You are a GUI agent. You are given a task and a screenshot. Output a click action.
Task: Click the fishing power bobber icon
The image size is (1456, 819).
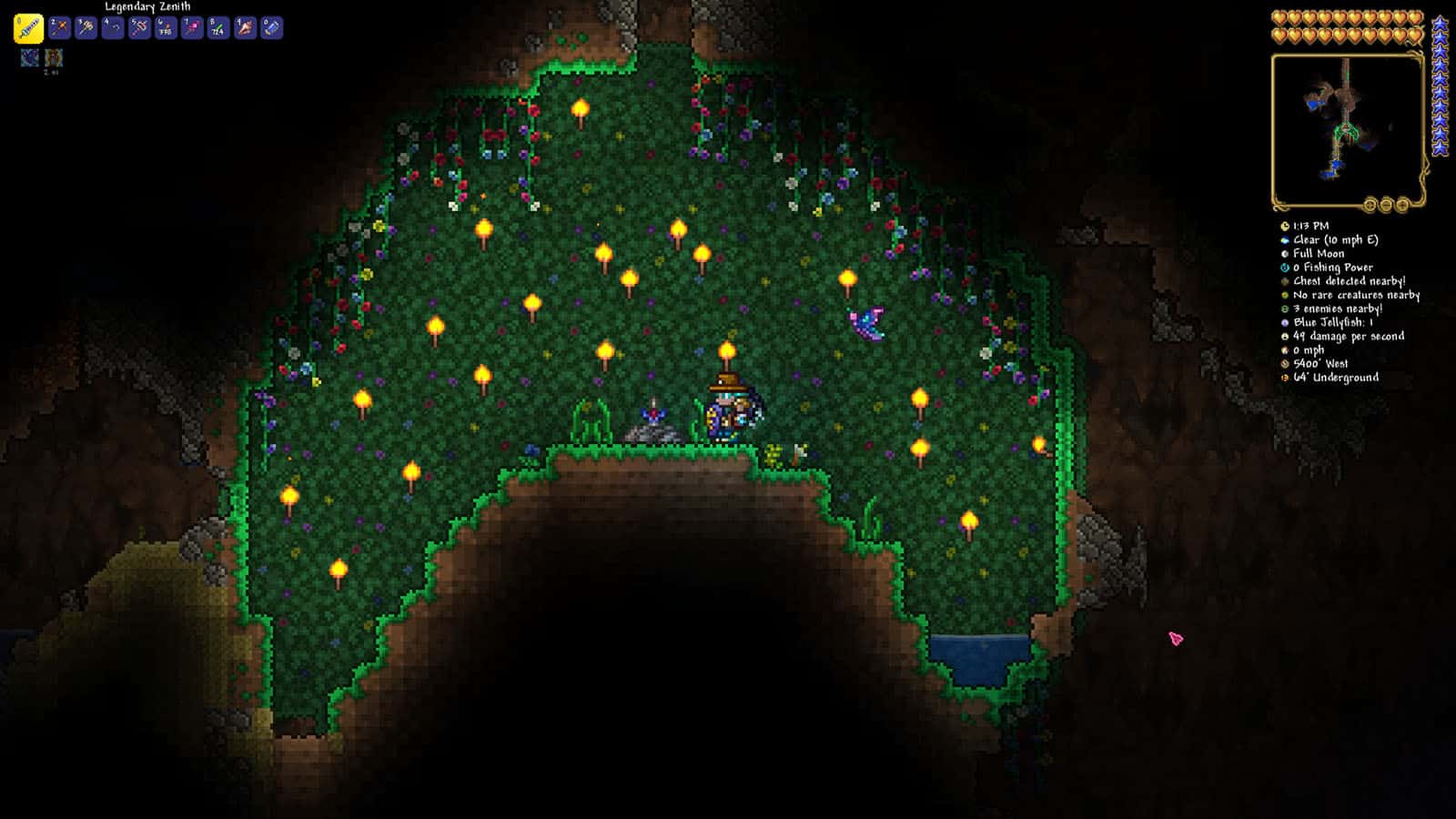pyautogui.click(x=1285, y=268)
